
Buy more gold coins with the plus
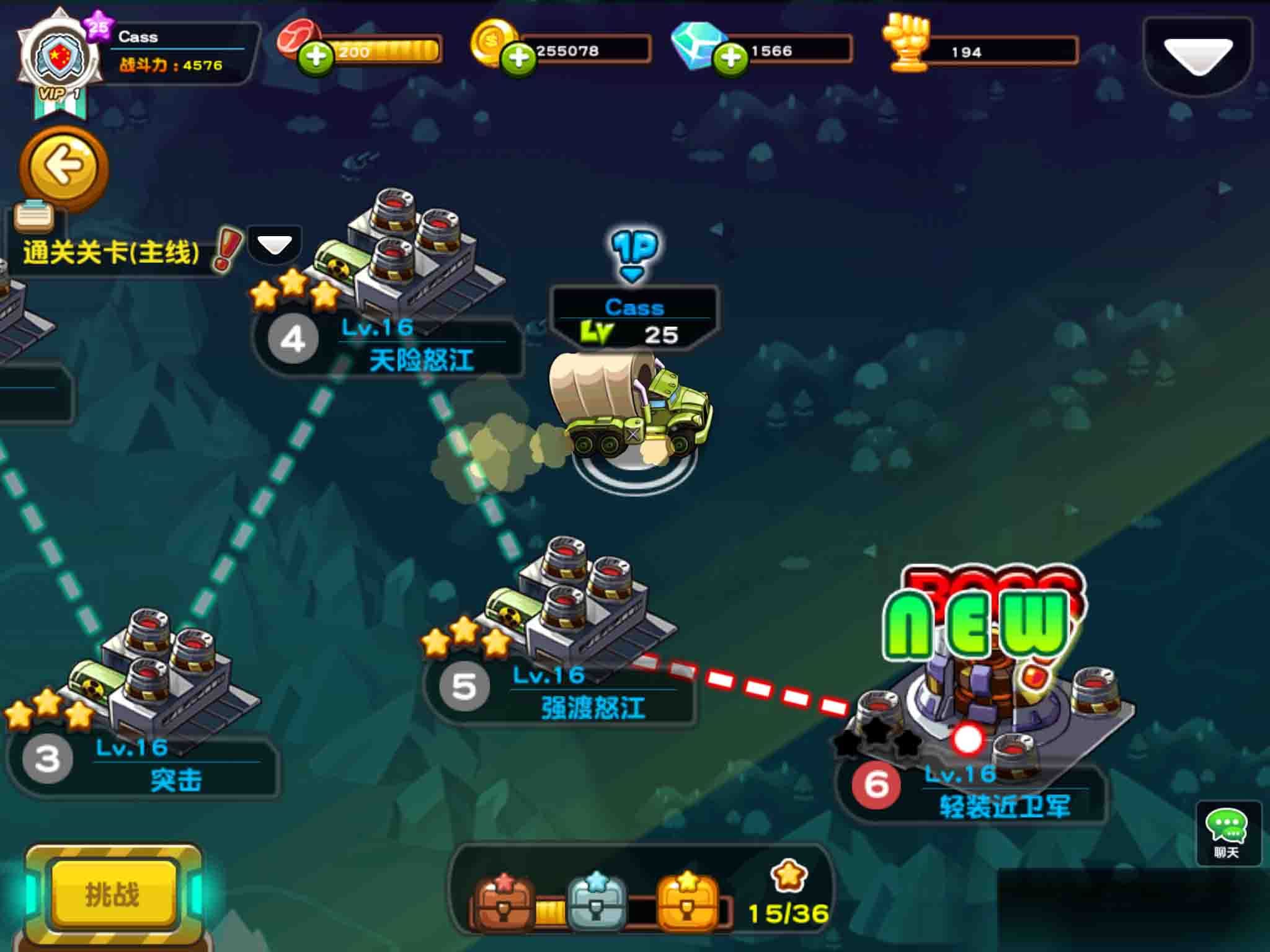pyautogui.click(x=518, y=59)
